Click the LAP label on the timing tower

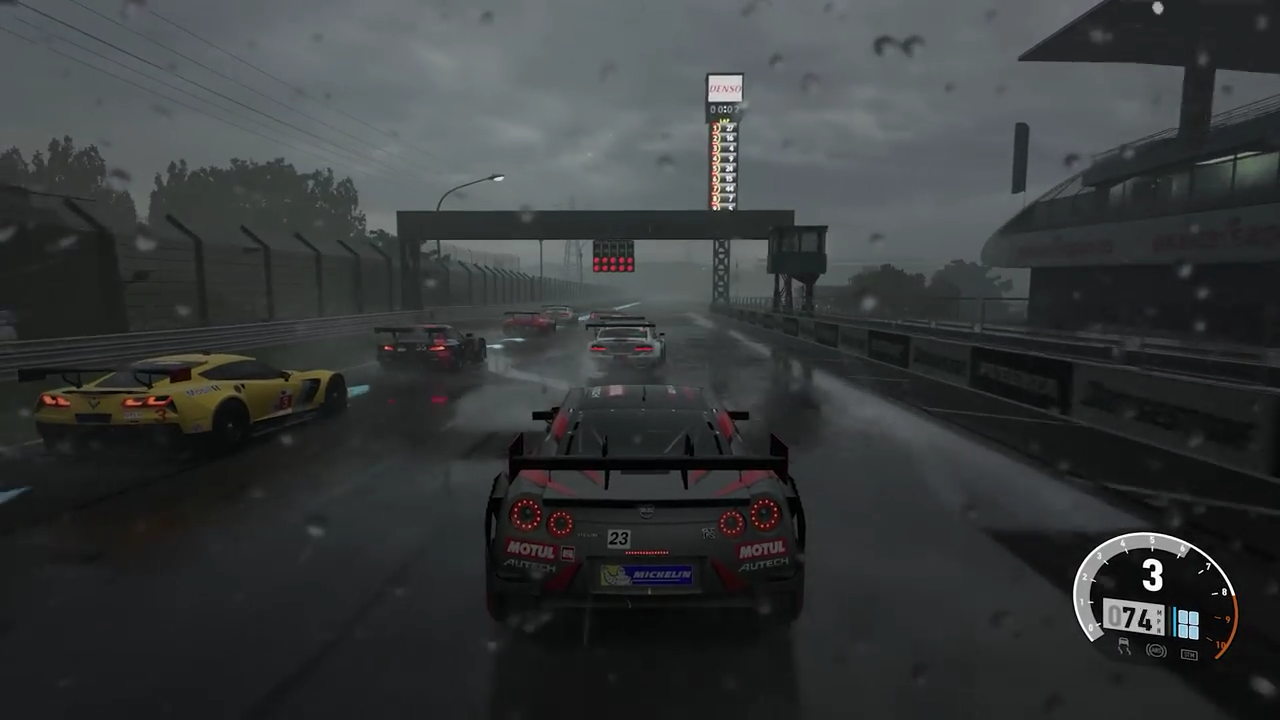[724, 121]
